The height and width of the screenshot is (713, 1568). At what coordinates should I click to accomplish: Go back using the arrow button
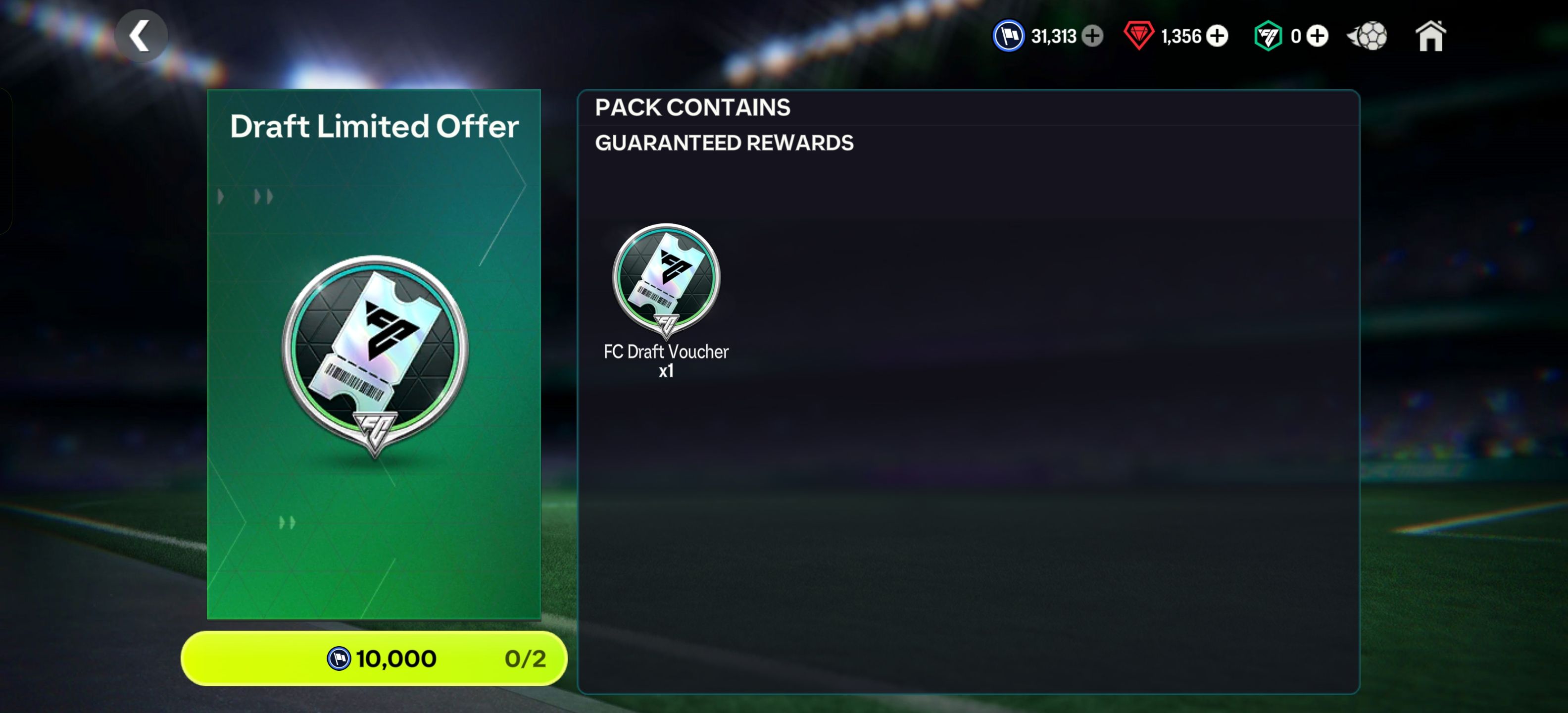click(x=141, y=36)
